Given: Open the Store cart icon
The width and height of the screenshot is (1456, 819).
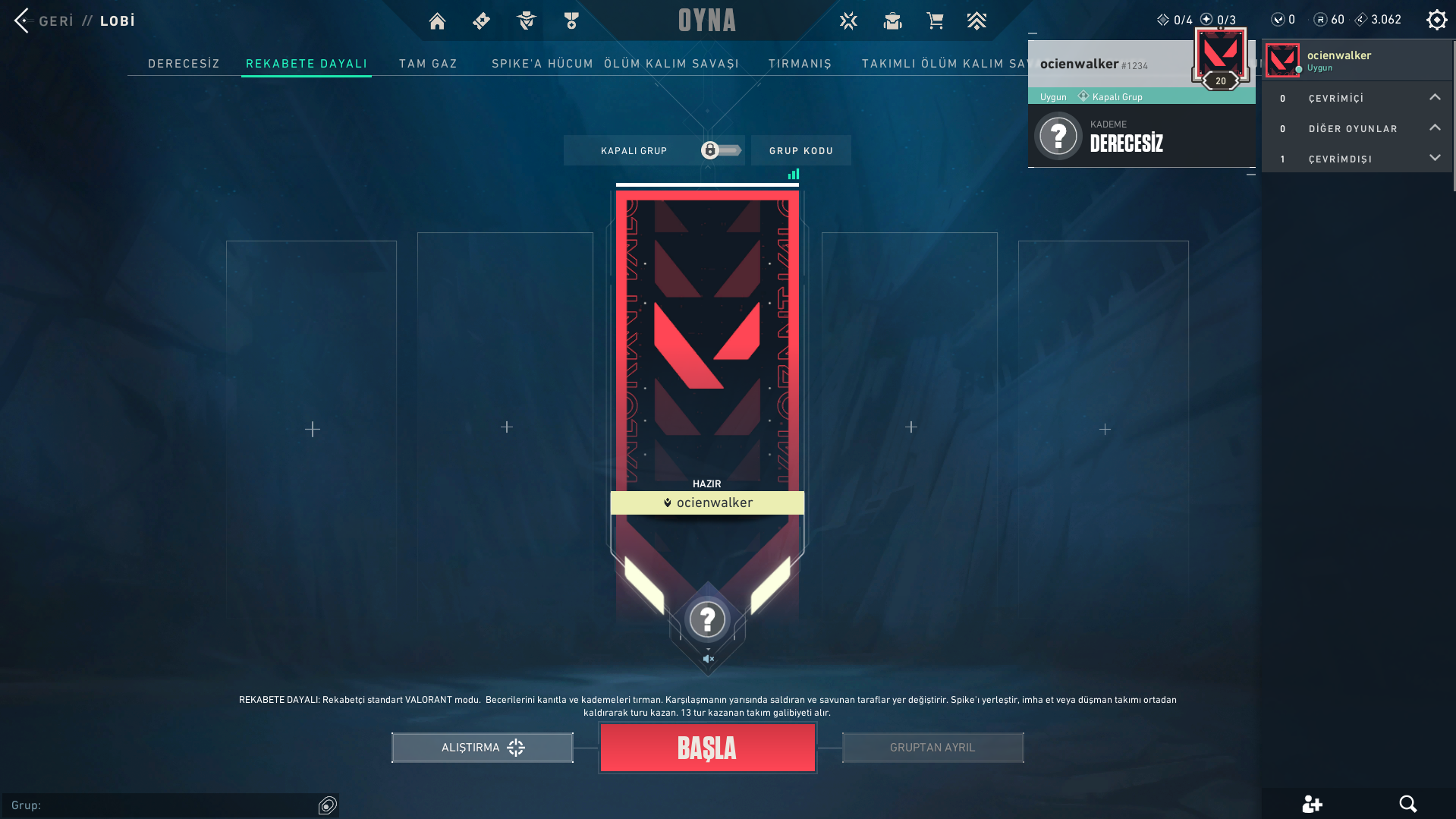Looking at the screenshot, I should click(x=936, y=20).
